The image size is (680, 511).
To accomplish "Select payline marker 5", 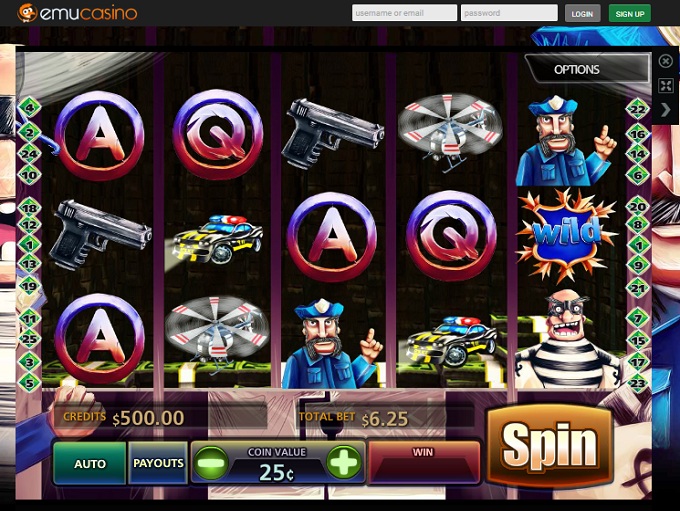I will [29, 382].
